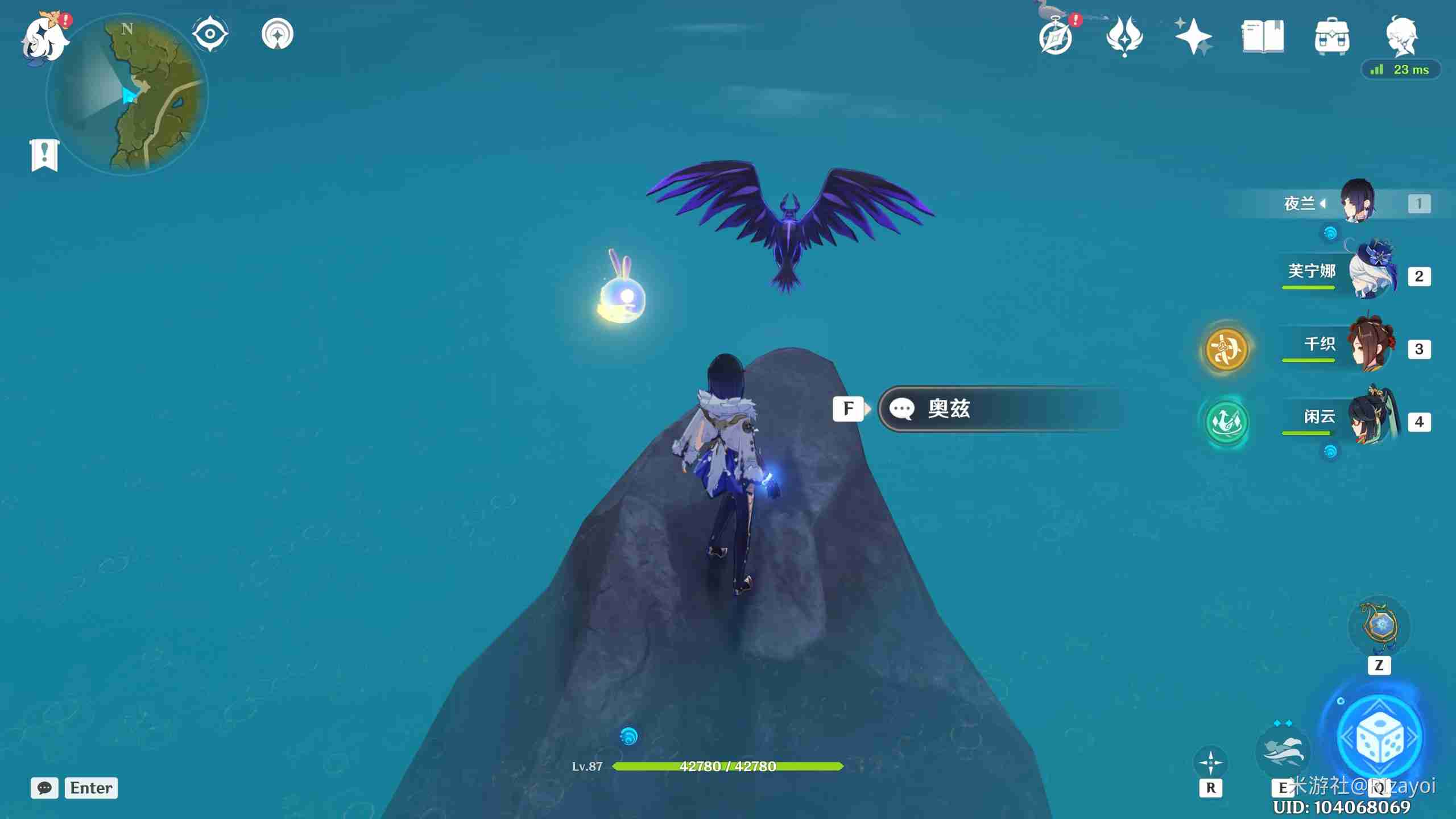Viewport: 1456px width, 819px height.
Task: Use the gadget above the Z key
Action: [x=1379, y=626]
